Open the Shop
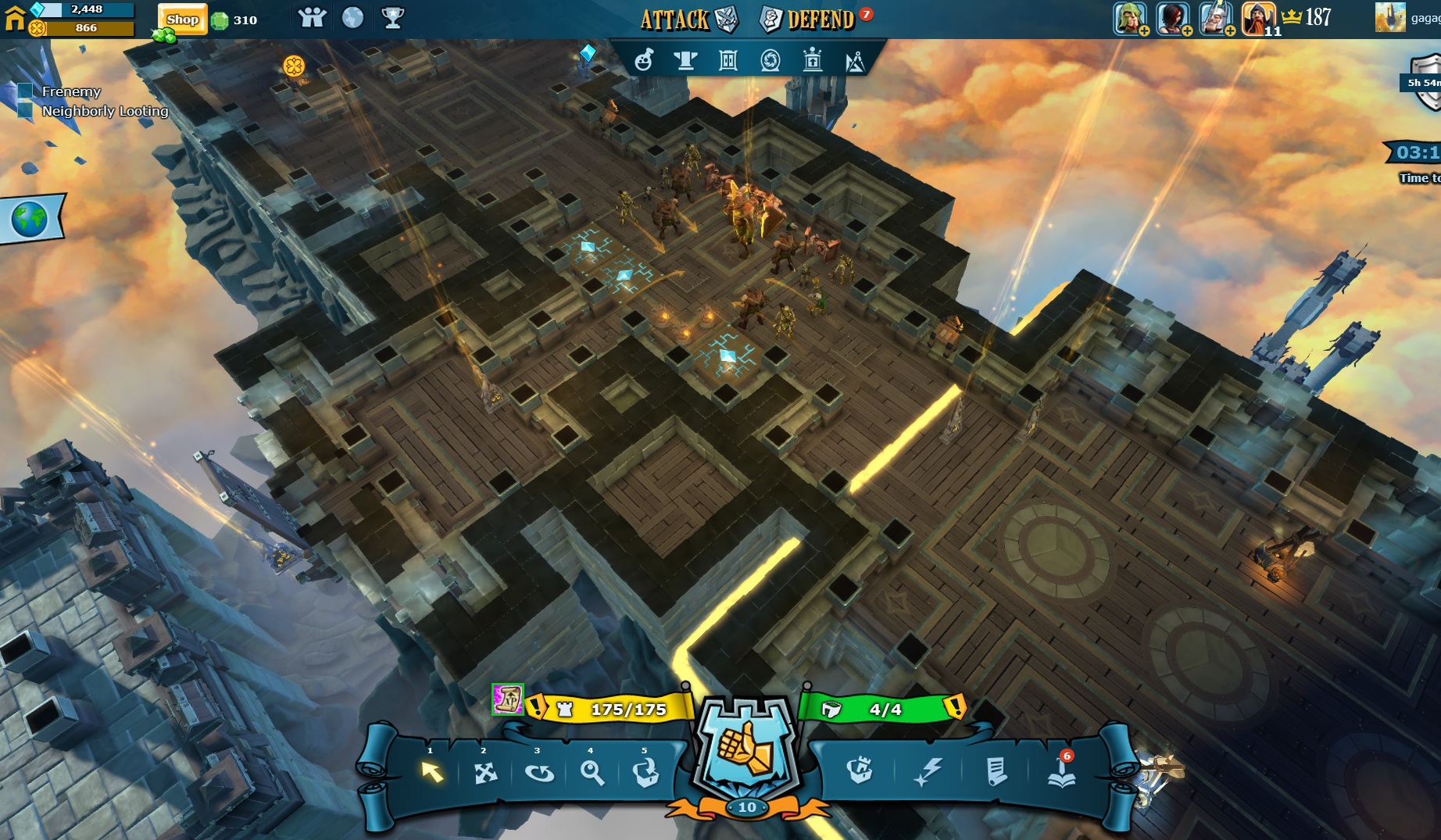This screenshot has width=1441, height=840. (182, 20)
